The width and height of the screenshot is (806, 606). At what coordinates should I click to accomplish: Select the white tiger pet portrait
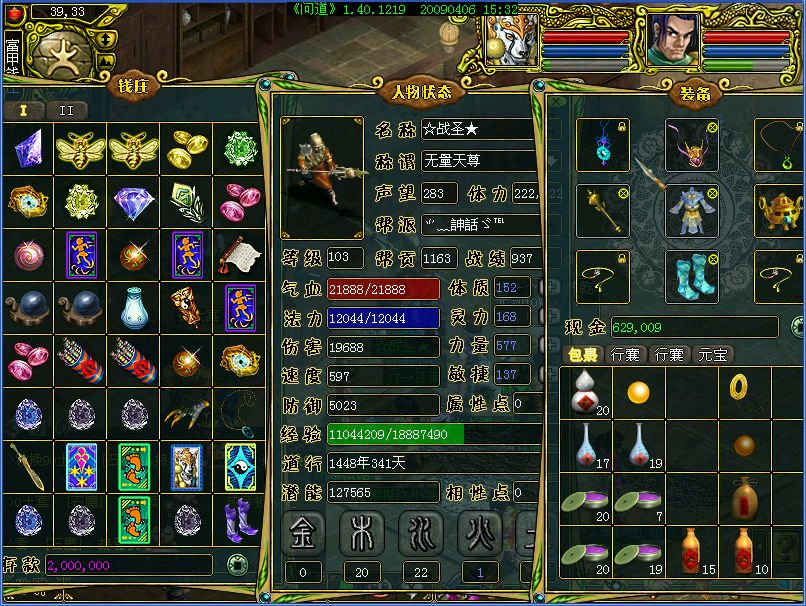coord(511,40)
